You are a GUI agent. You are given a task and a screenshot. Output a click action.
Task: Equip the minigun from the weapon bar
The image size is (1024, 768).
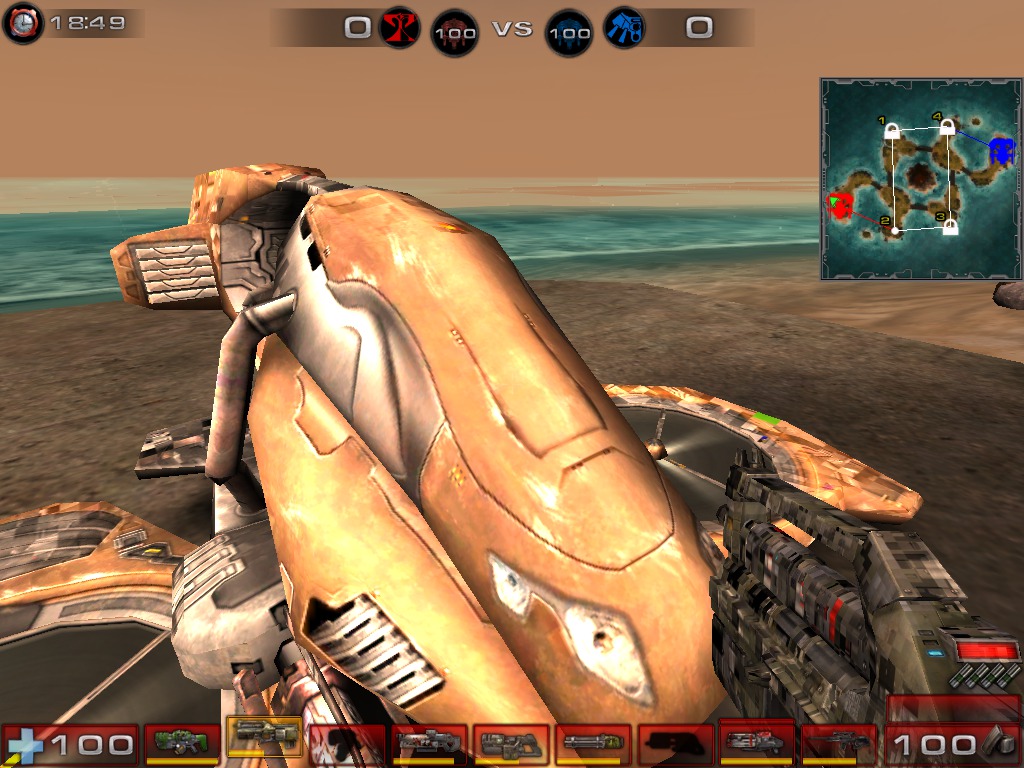coord(593,743)
